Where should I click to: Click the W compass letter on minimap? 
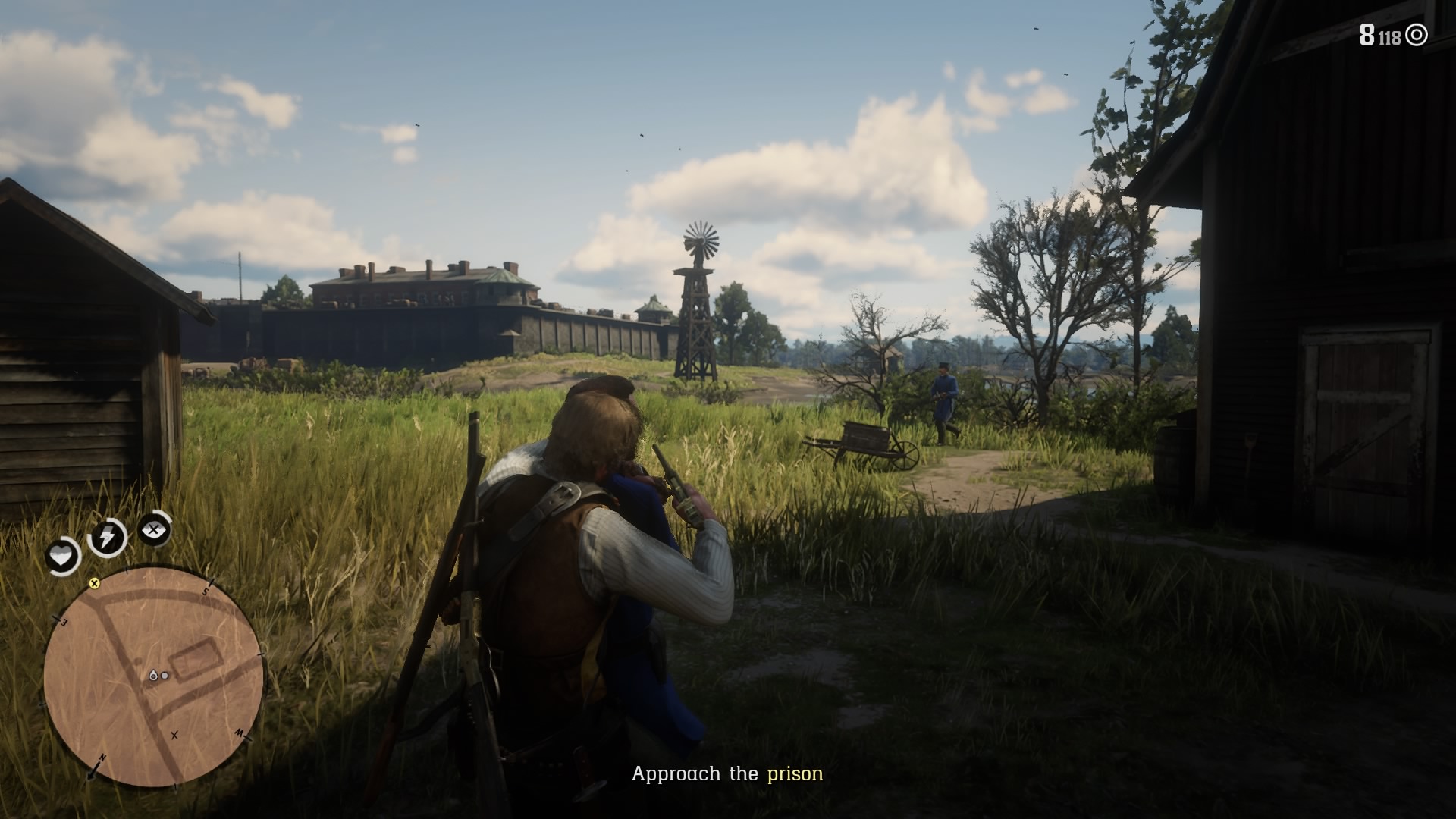[239, 733]
